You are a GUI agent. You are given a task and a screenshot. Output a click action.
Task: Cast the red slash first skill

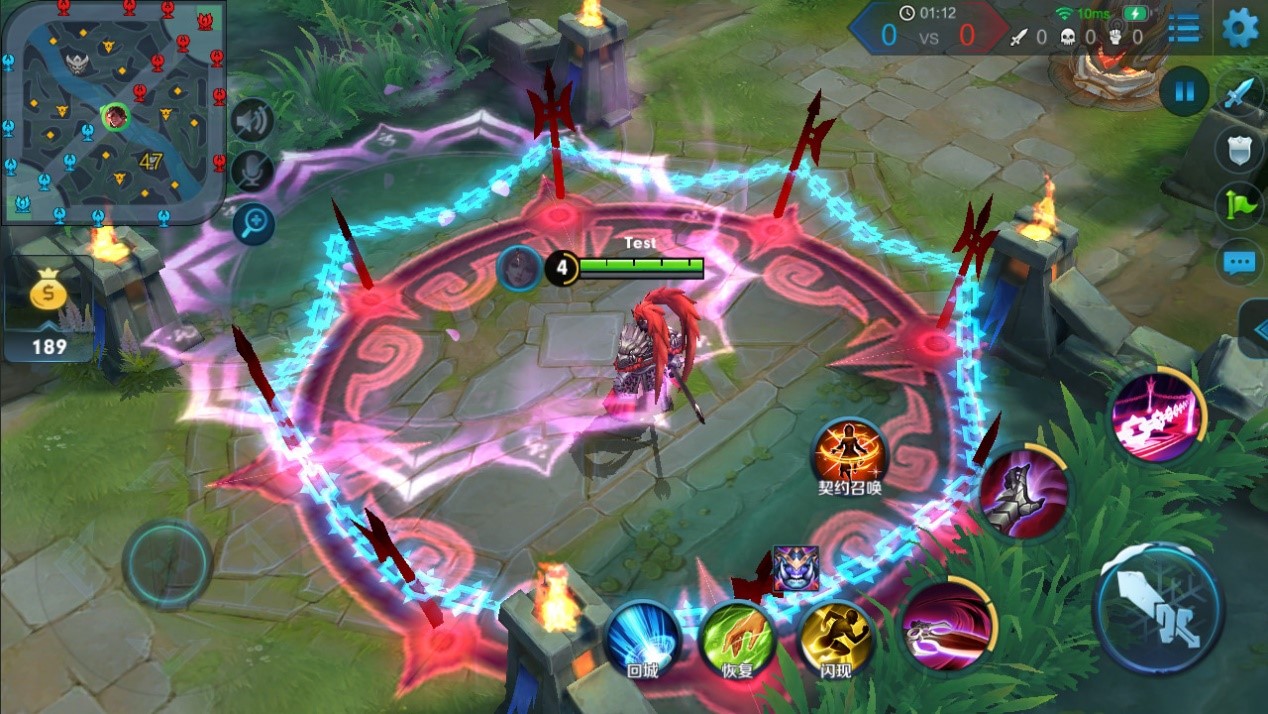tap(948, 627)
